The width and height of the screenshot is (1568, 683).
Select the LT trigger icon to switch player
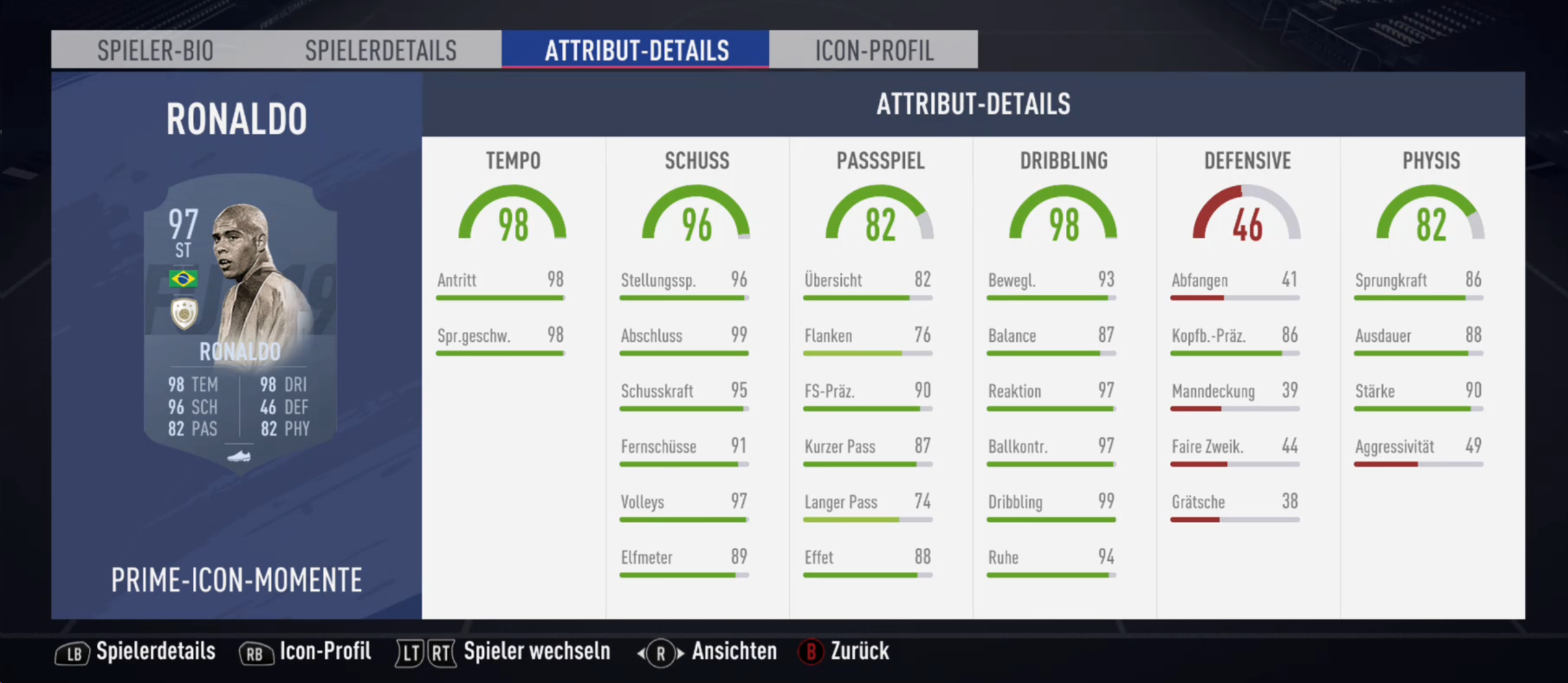[x=409, y=652]
